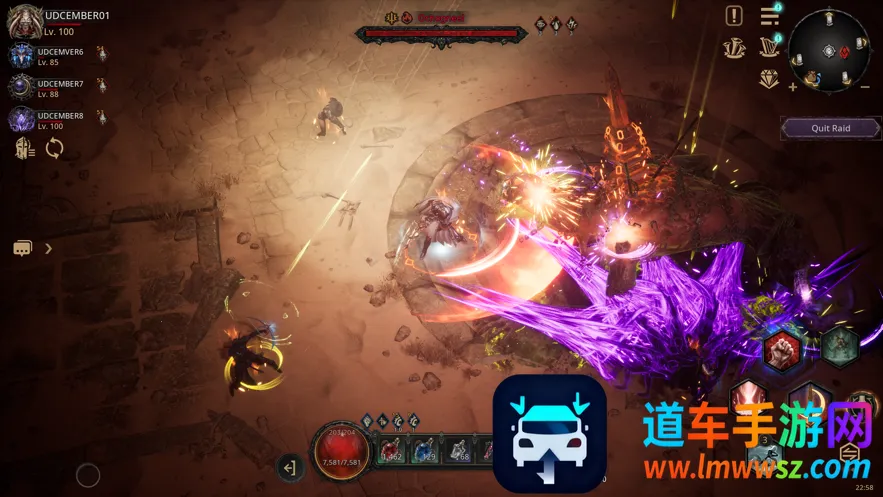Select party member UDCEMBER7
This screenshot has height=497, width=883.
tap(22, 87)
